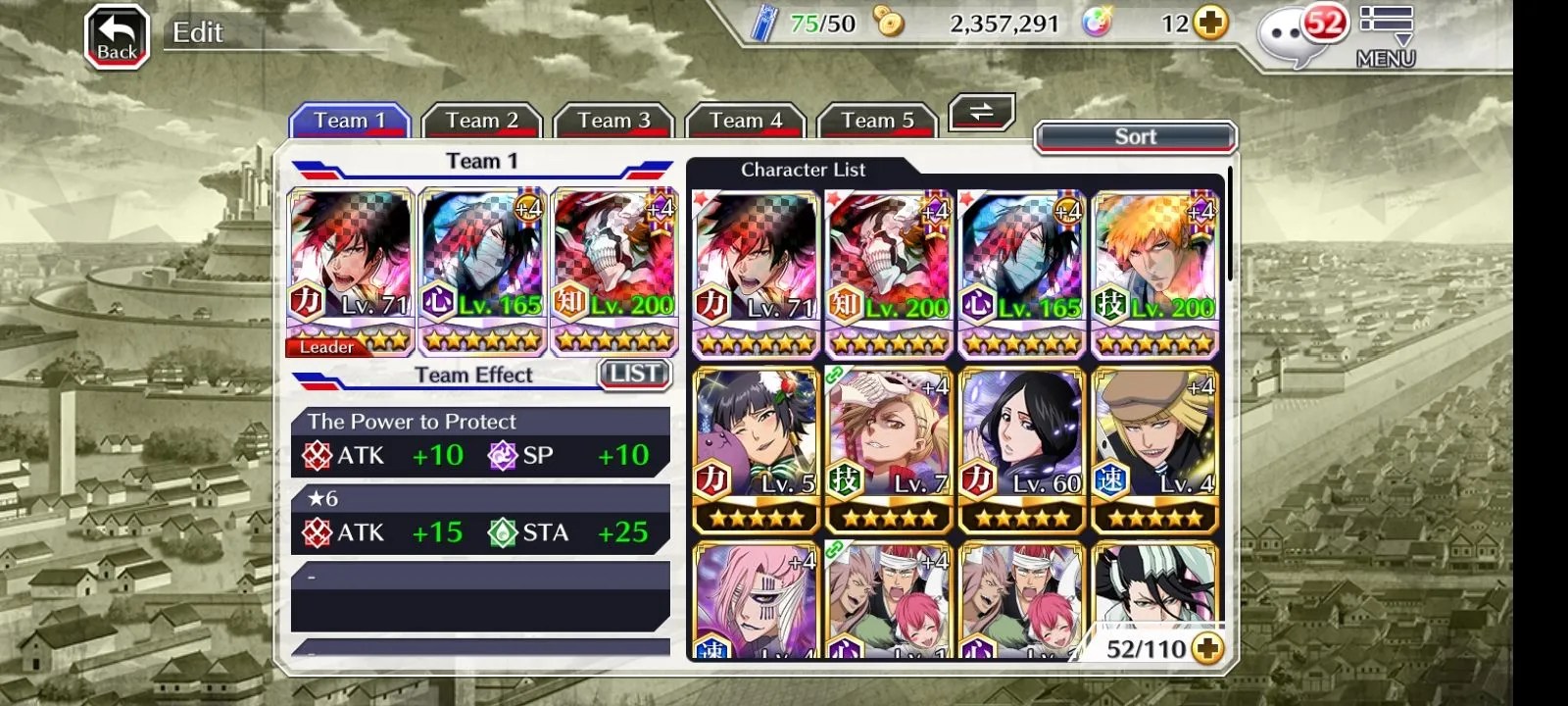Go back using the Back button

117,37
